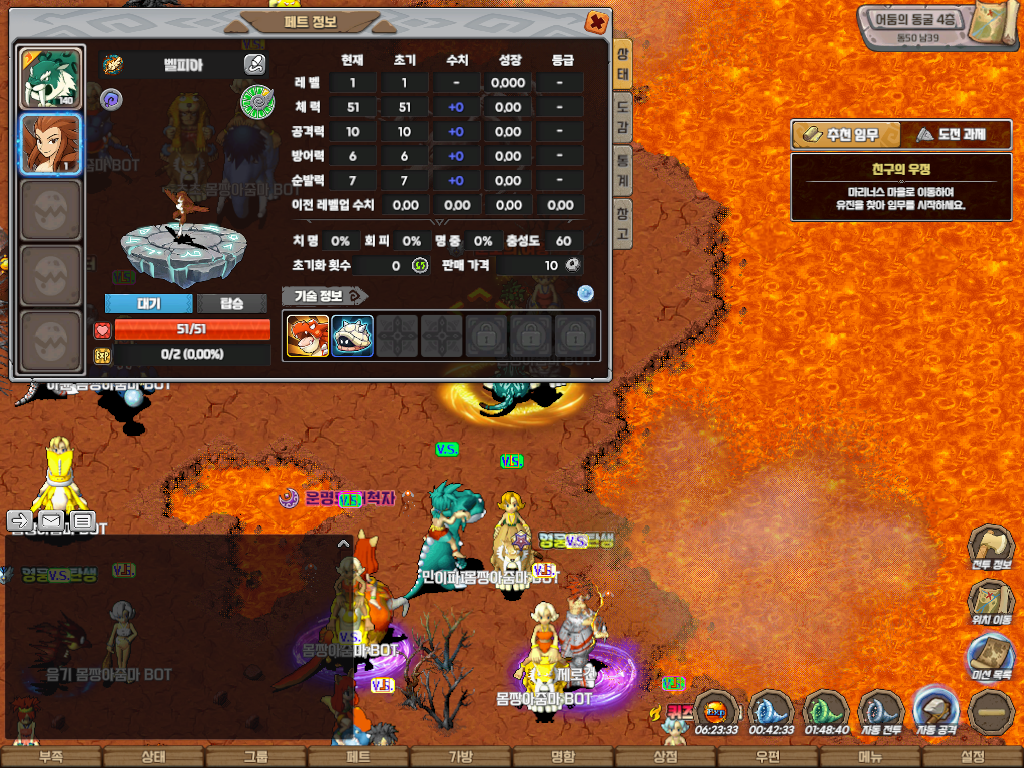Toggle 자동 공격 auto attack
The width and height of the screenshot is (1024, 768).
pyautogui.click(x=936, y=712)
